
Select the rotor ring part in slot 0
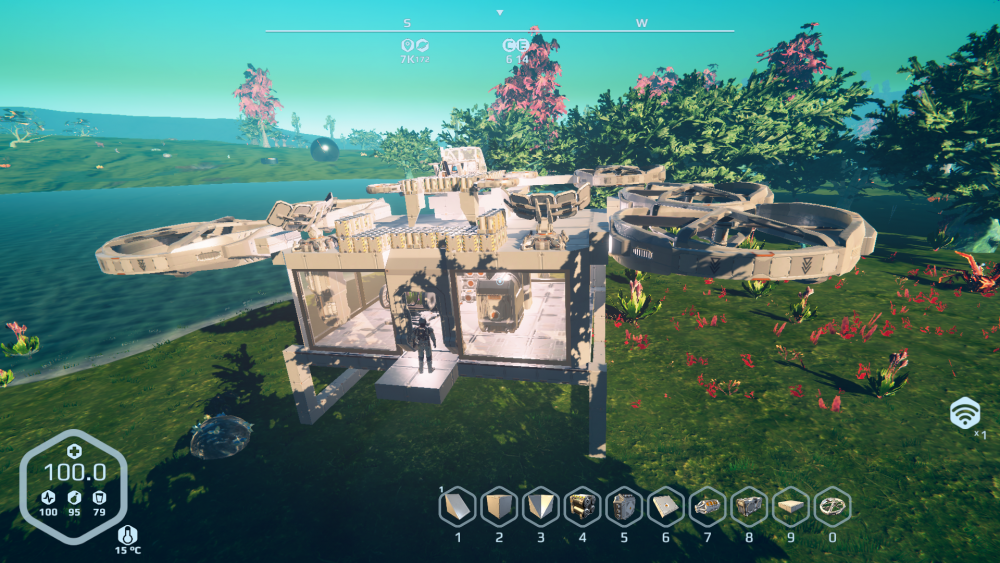point(832,506)
